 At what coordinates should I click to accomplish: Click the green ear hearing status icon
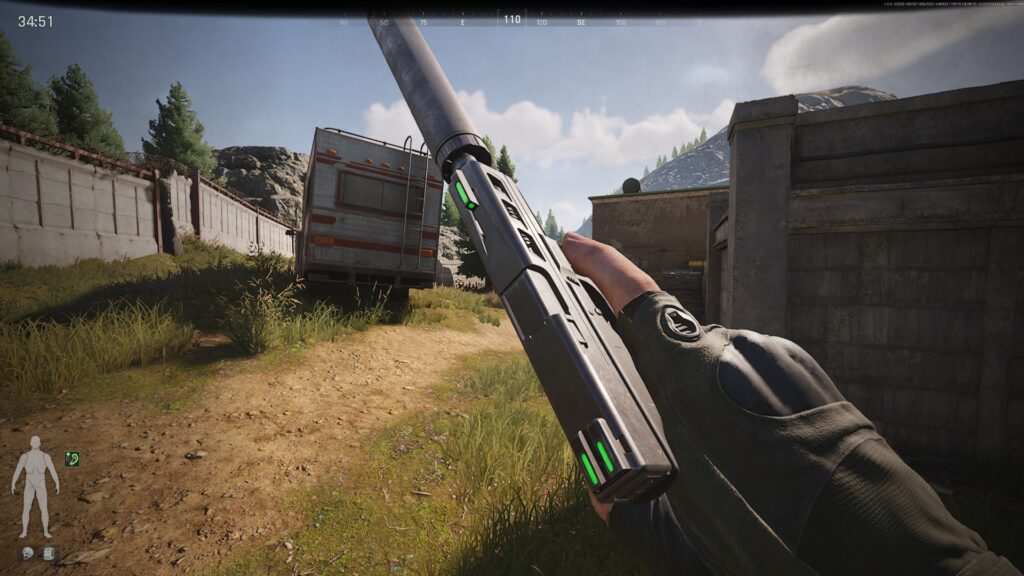[x=71, y=459]
